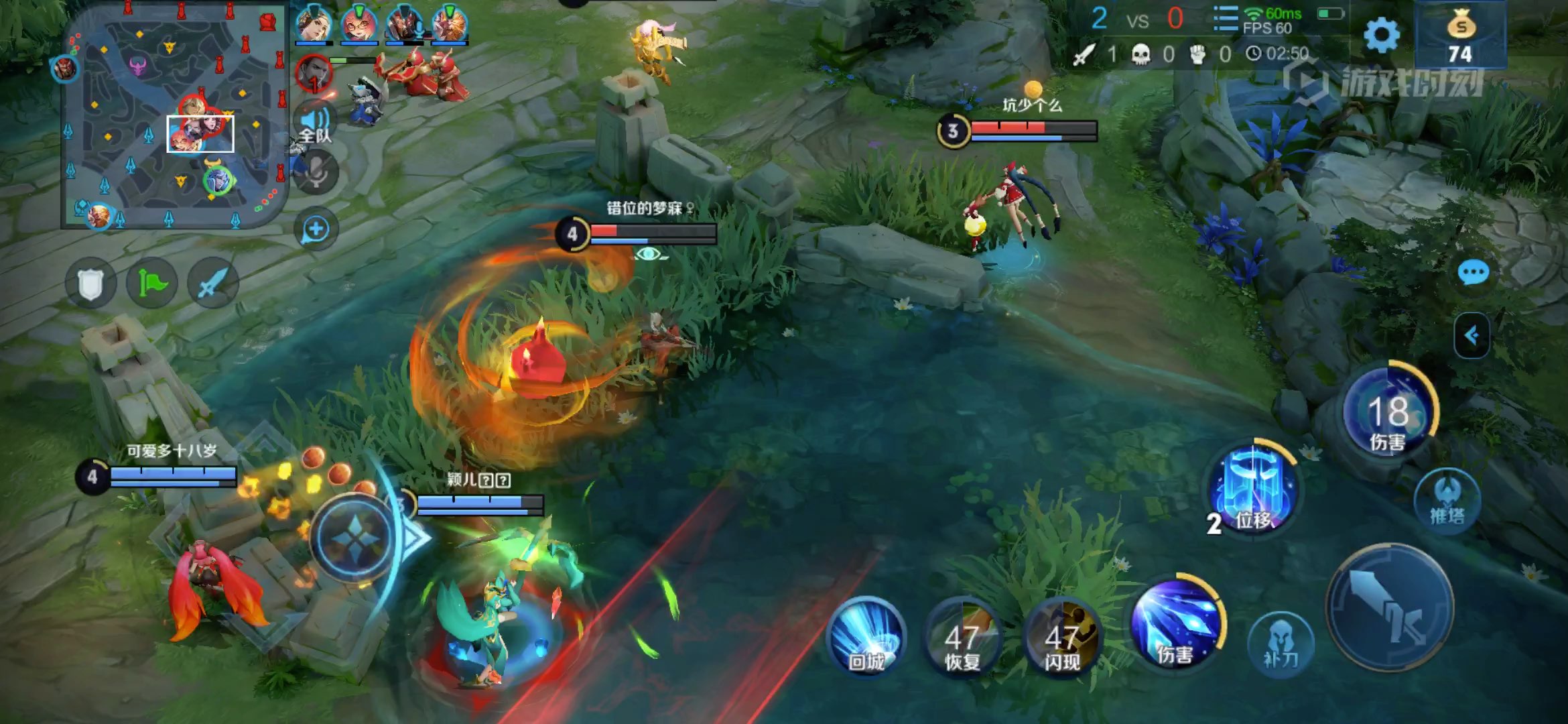Open the scoreboard list icon
The height and width of the screenshot is (724, 1568).
click(1226, 19)
